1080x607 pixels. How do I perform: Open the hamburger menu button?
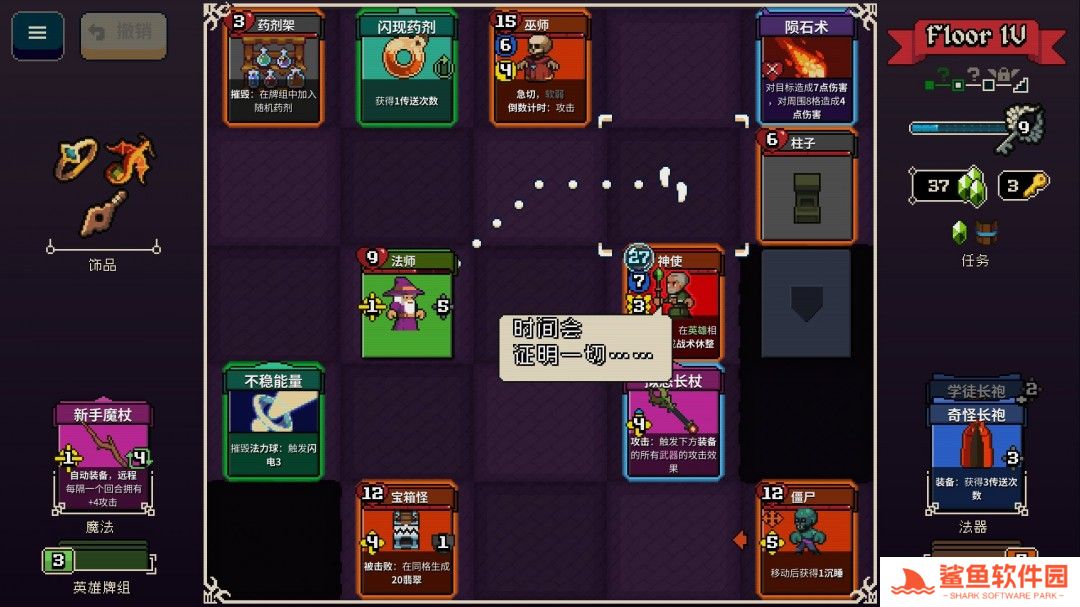tap(37, 34)
